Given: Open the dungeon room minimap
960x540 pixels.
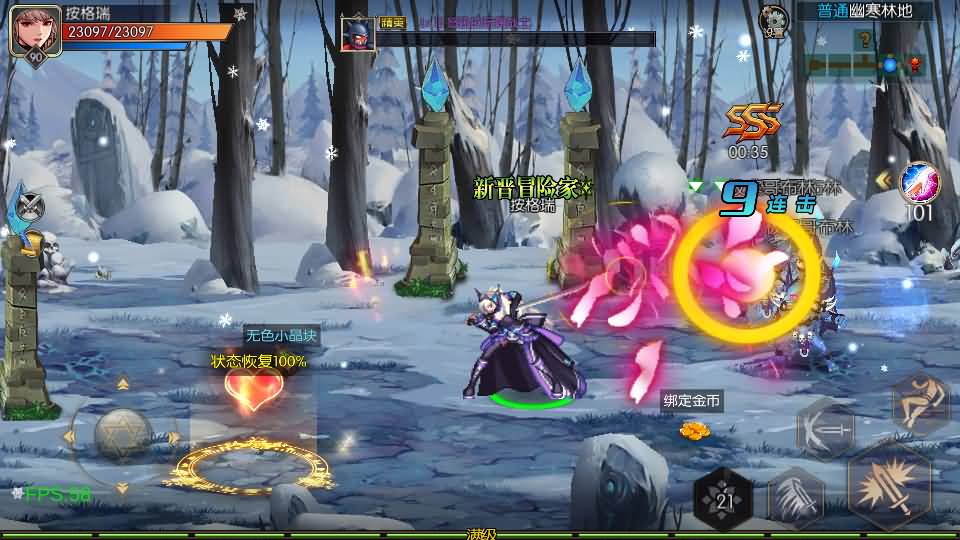Looking at the screenshot, I should tap(864, 54).
